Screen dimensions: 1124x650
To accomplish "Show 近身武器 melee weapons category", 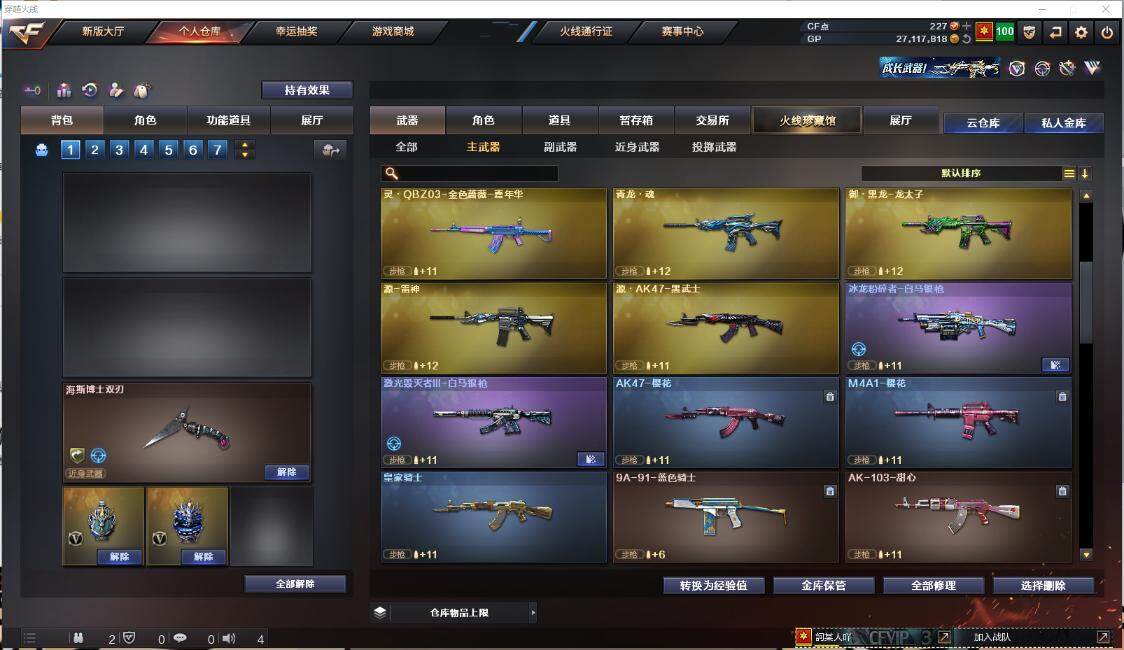I will coord(637,147).
